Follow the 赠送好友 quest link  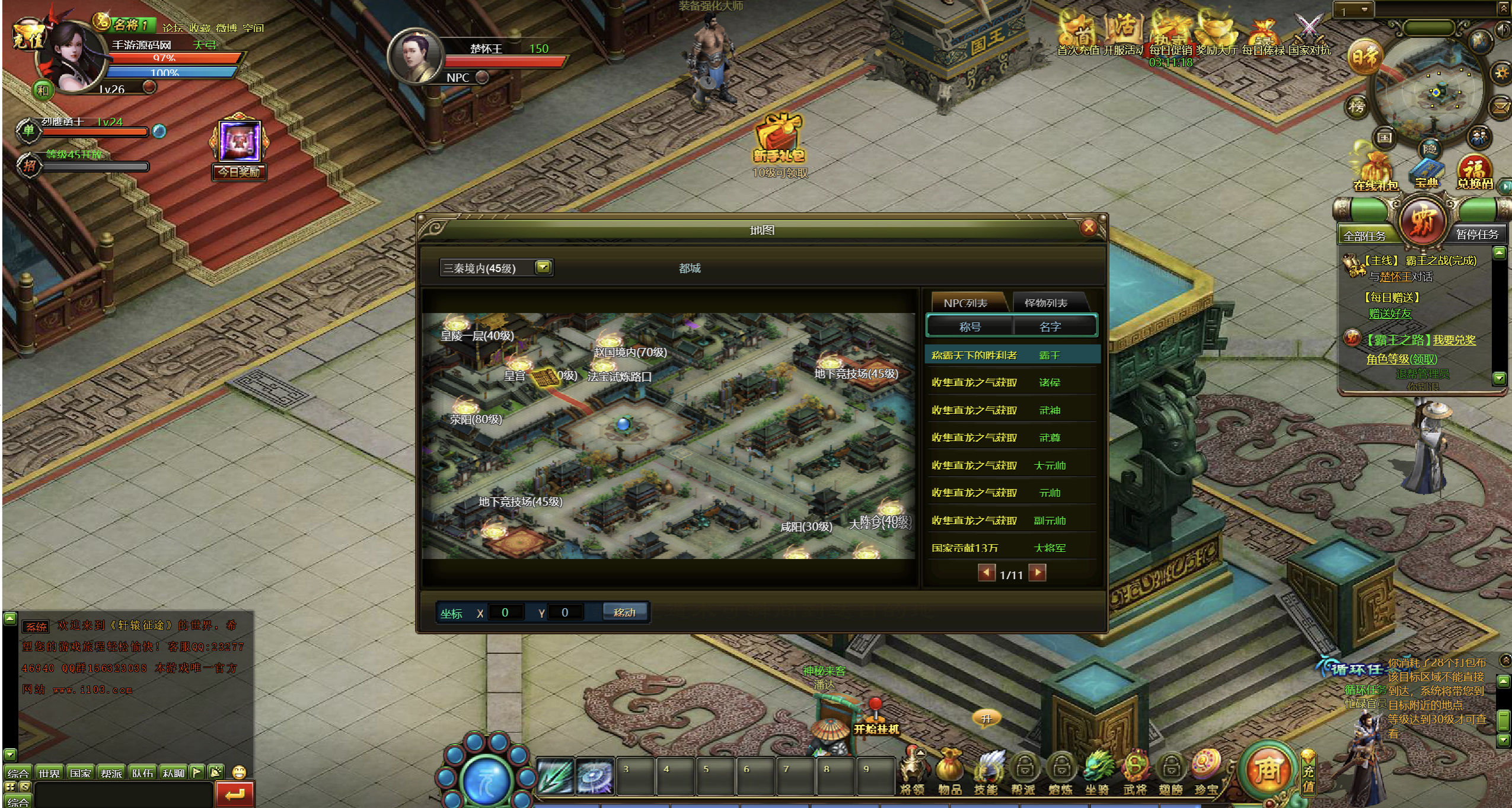(x=1389, y=314)
